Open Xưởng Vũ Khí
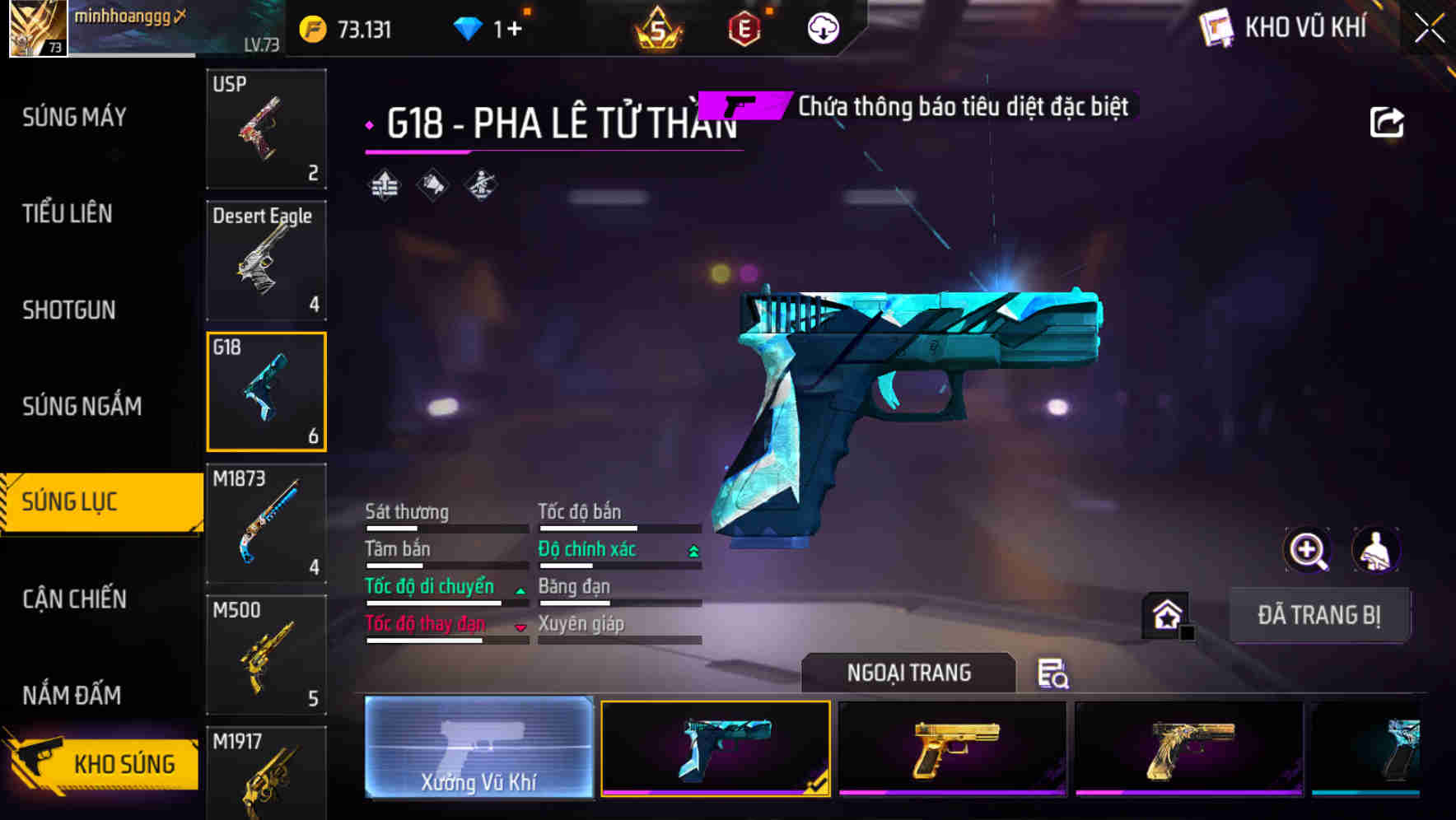This screenshot has width=1456, height=820. [x=478, y=749]
